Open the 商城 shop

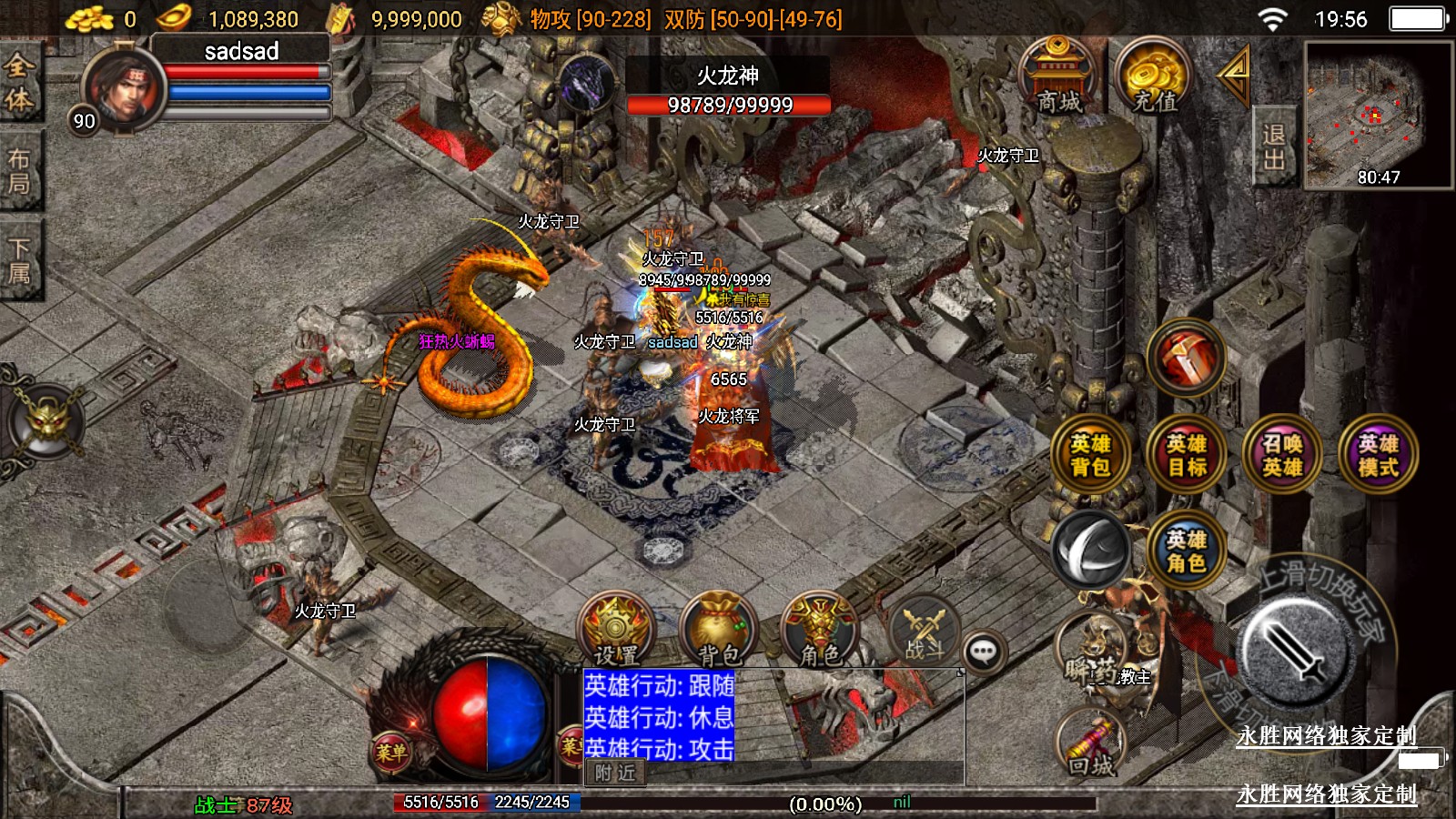1057,77
